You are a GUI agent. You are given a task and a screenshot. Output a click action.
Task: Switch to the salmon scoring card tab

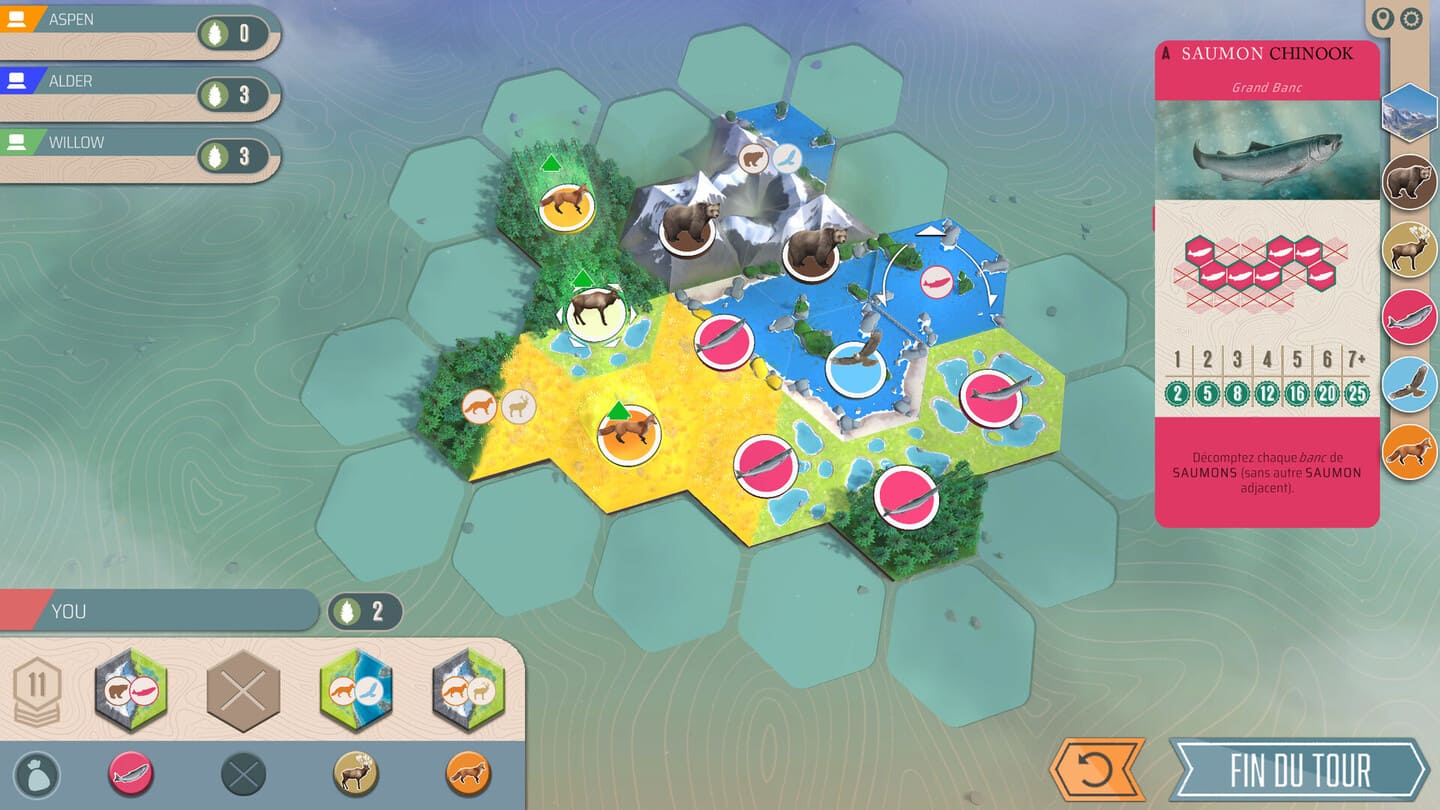[x=1409, y=317]
